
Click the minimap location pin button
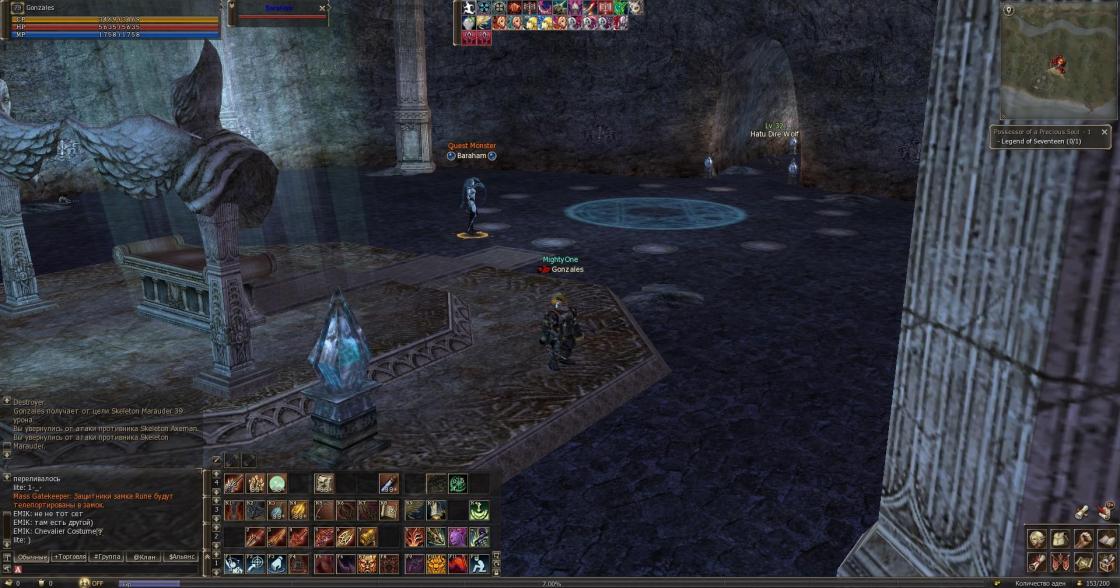1008,10
